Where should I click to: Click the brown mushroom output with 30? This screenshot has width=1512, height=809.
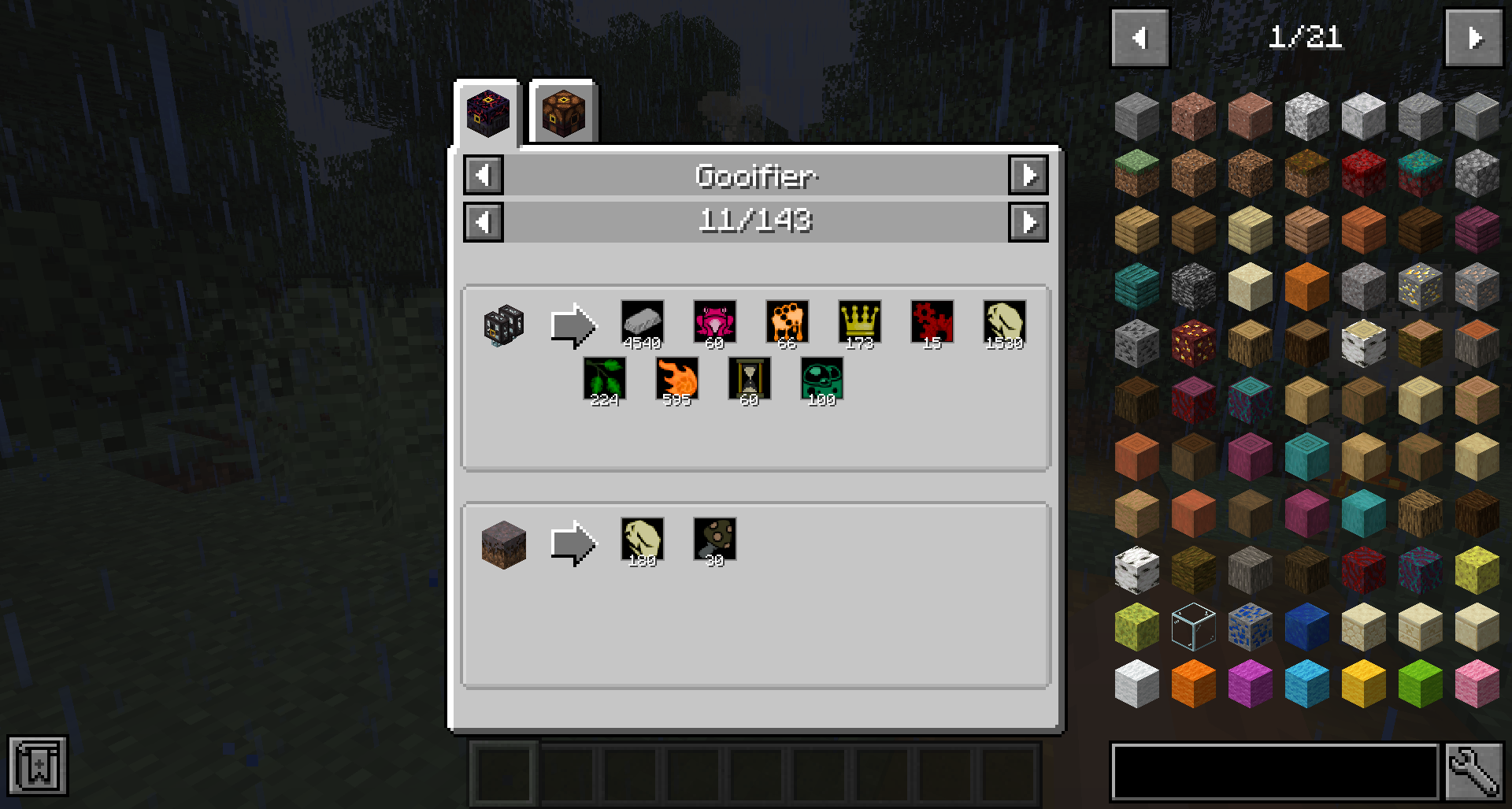click(713, 540)
